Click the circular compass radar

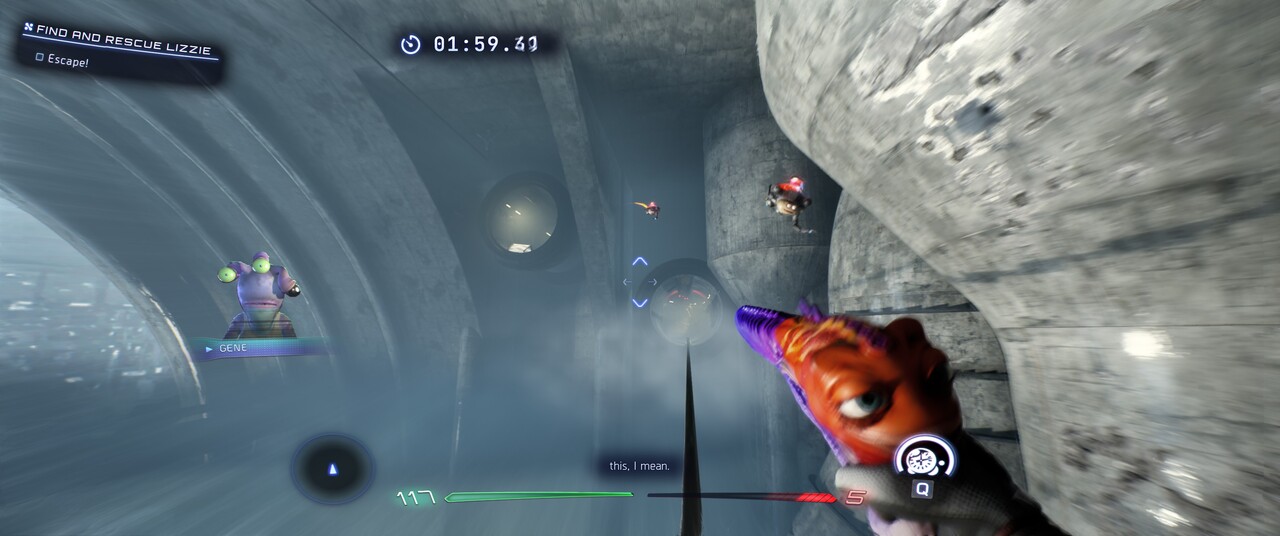point(333,468)
